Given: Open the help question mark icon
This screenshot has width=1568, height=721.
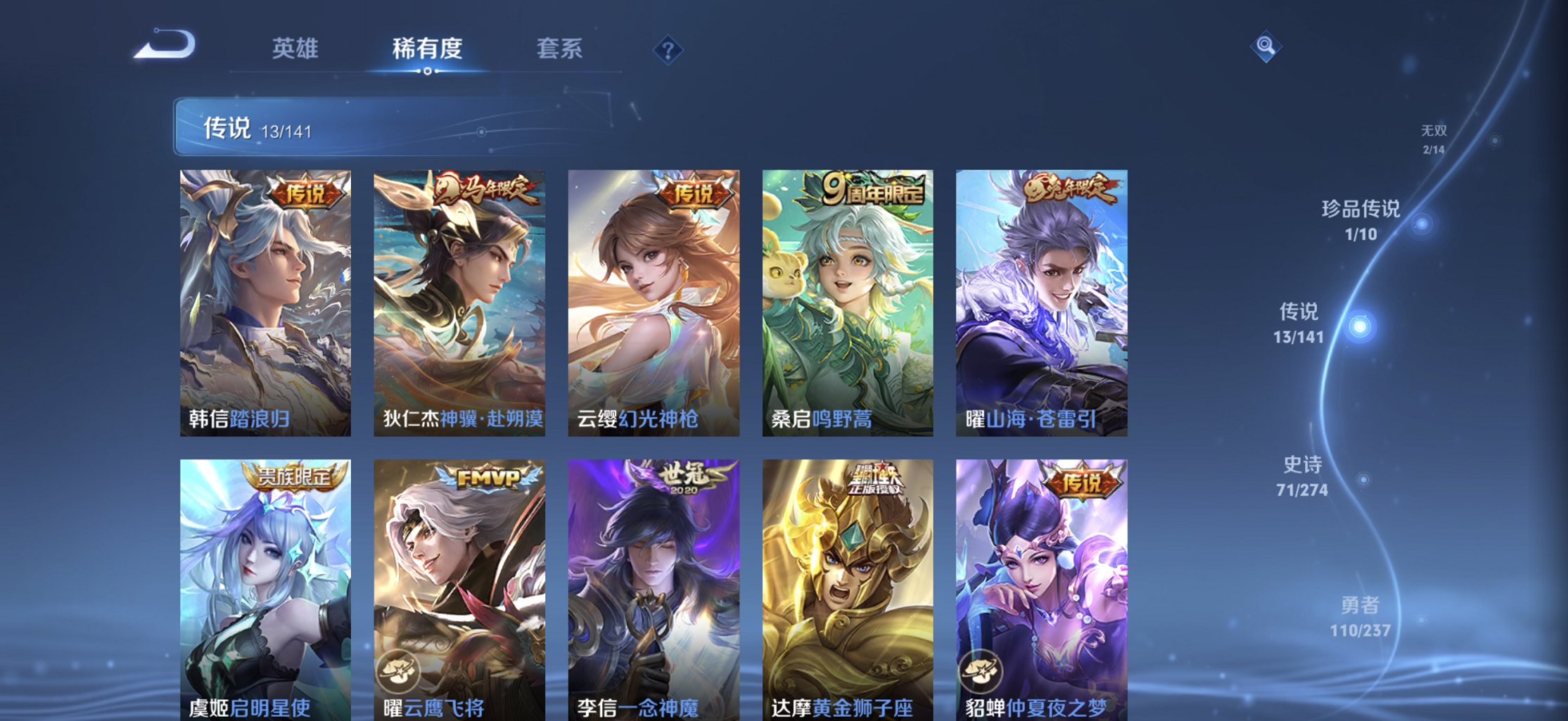Looking at the screenshot, I should pyautogui.click(x=667, y=49).
